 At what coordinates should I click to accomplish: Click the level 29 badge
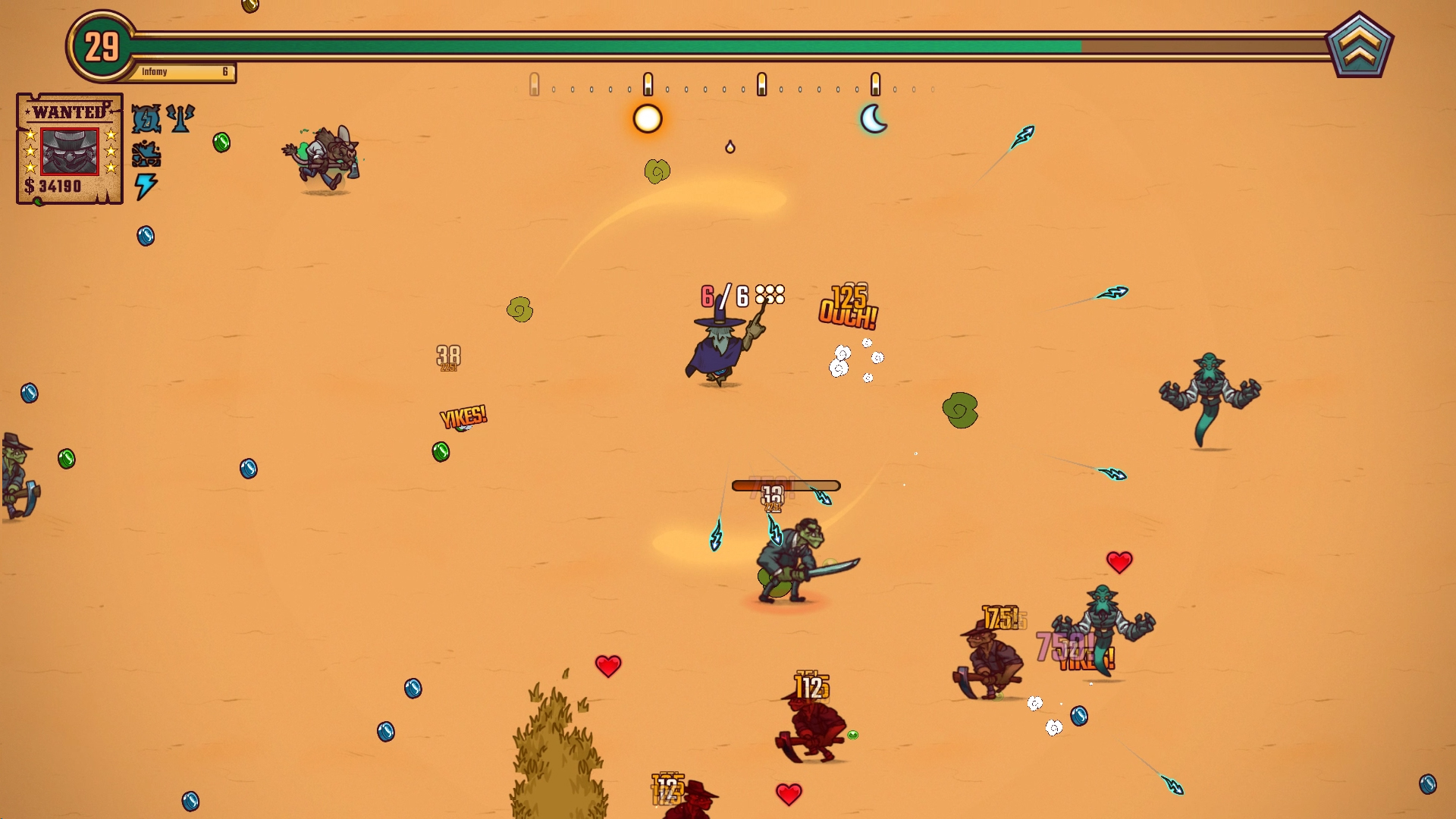click(102, 47)
